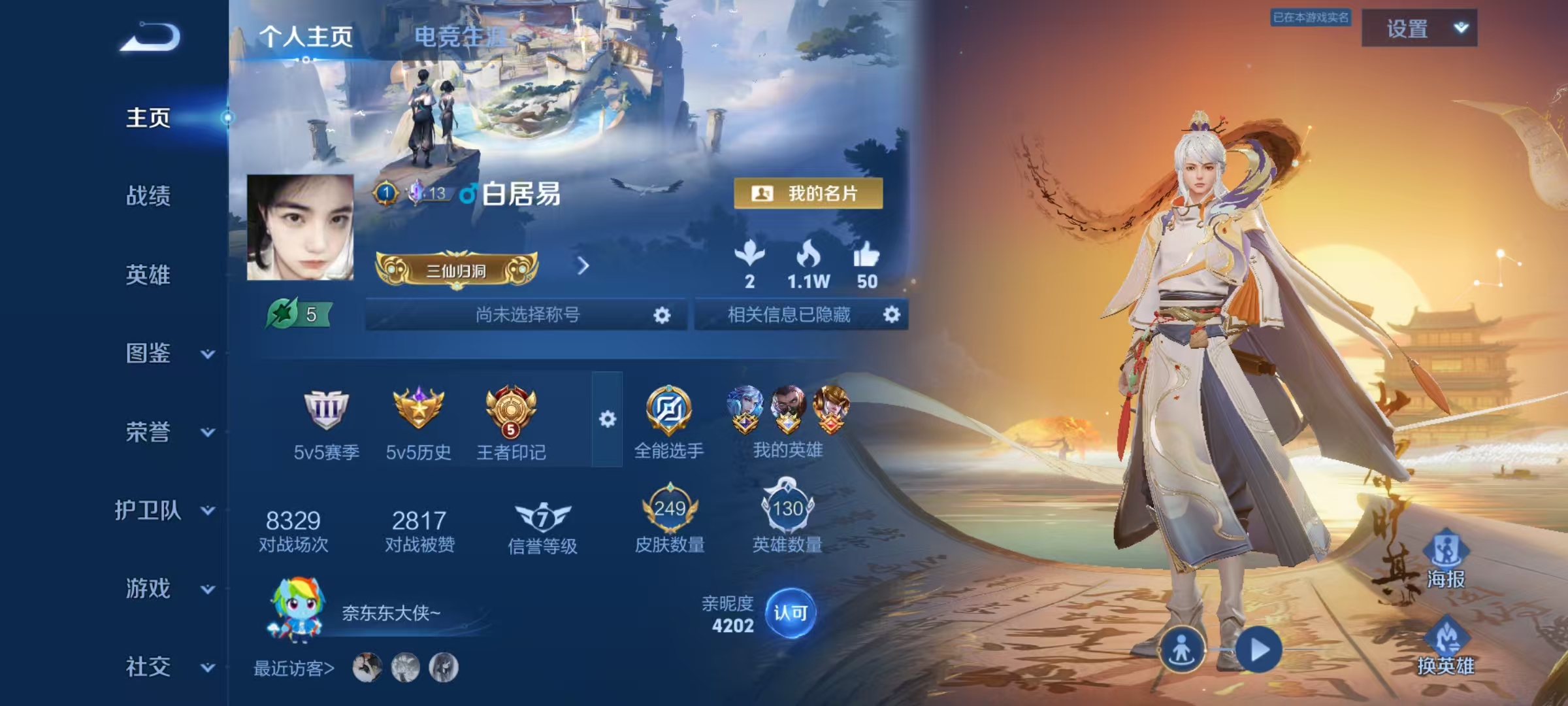Image resolution: width=1568 pixels, height=706 pixels.
Task: Go back using the return arrow
Action: click(x=150, y=37)
